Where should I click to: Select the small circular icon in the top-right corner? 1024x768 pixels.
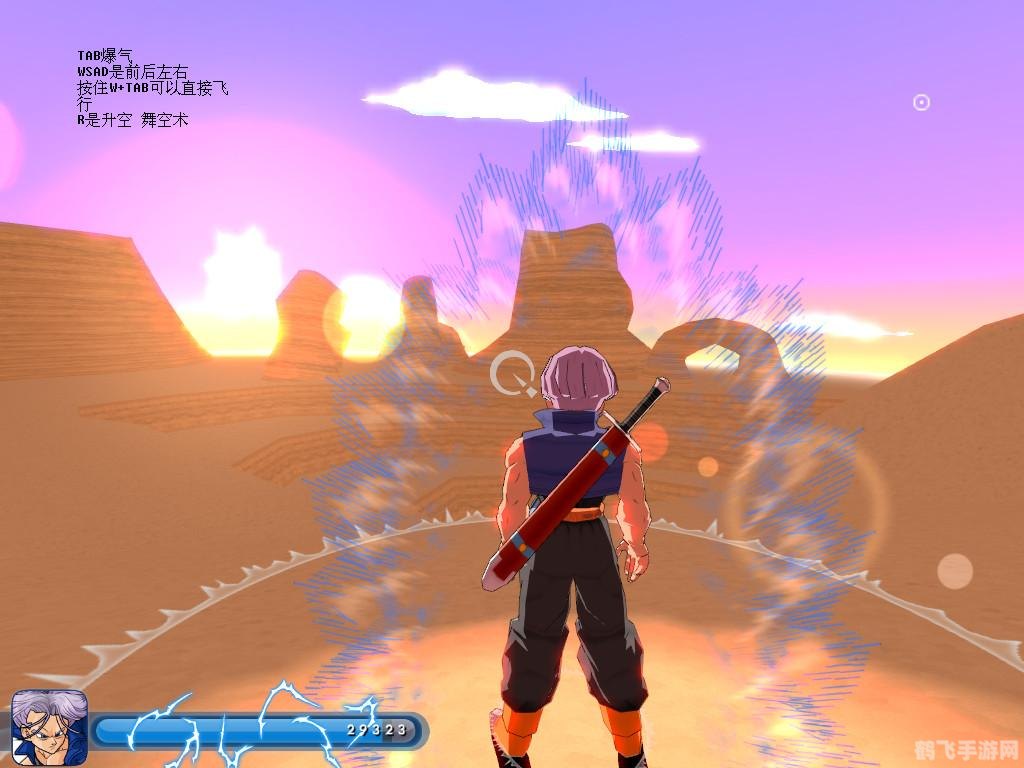pos(921,102)
